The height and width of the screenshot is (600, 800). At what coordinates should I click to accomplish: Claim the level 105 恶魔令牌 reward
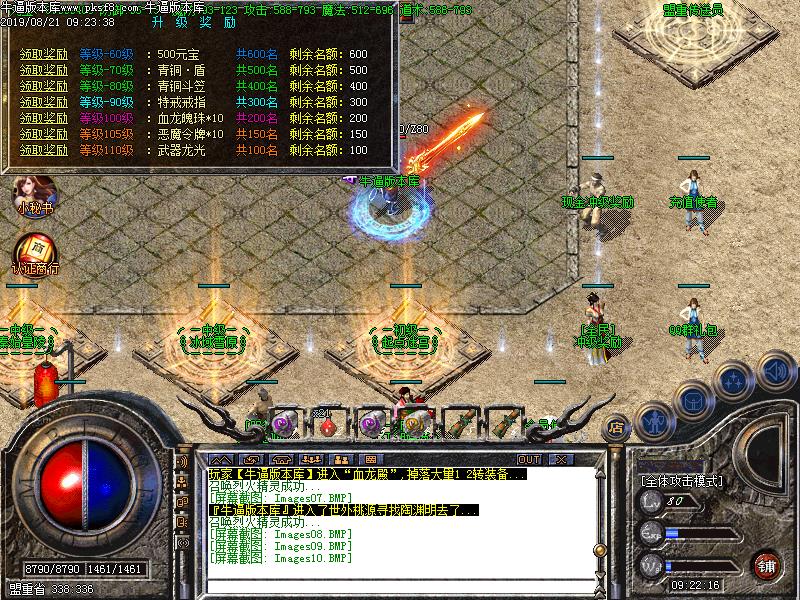(x=44, y=134)
